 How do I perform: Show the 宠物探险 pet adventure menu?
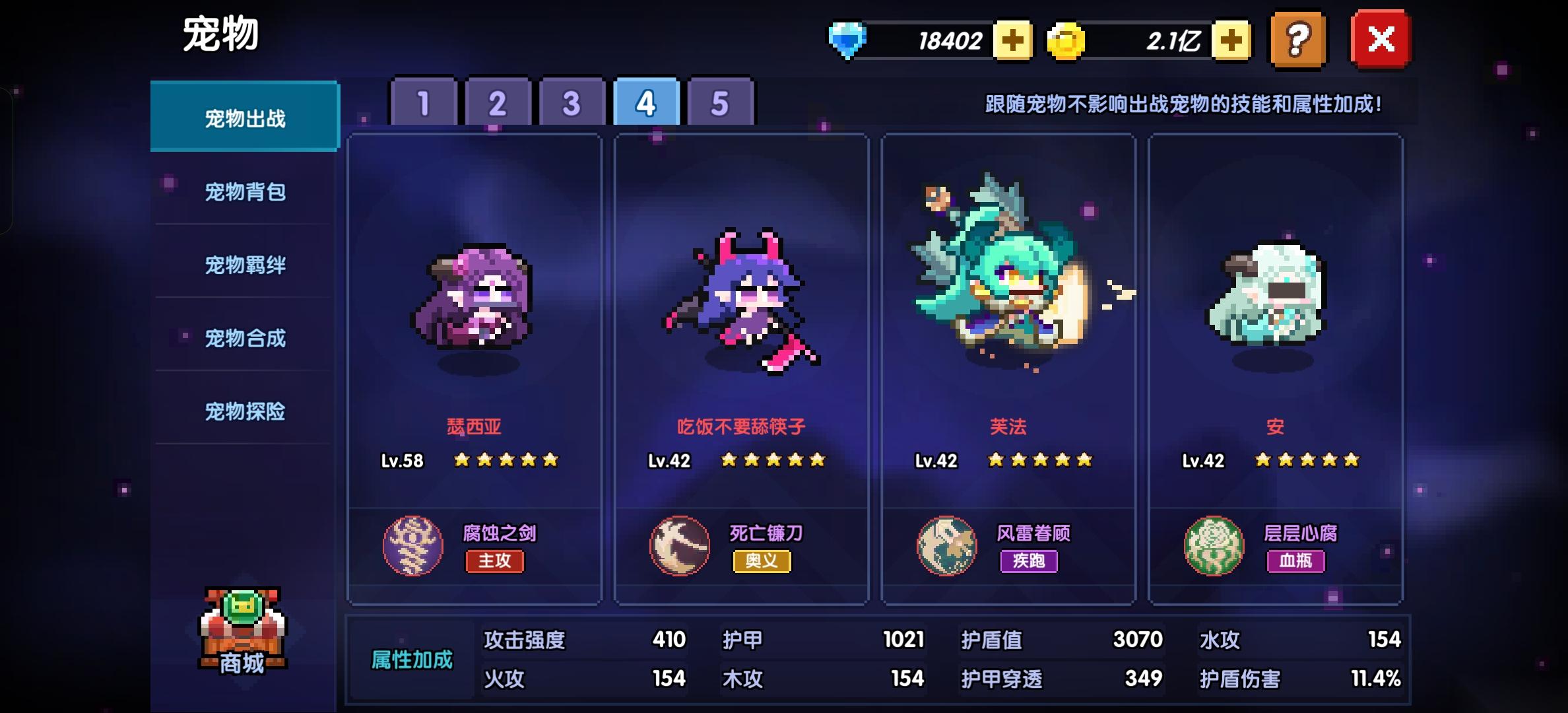tap(245, 411)
